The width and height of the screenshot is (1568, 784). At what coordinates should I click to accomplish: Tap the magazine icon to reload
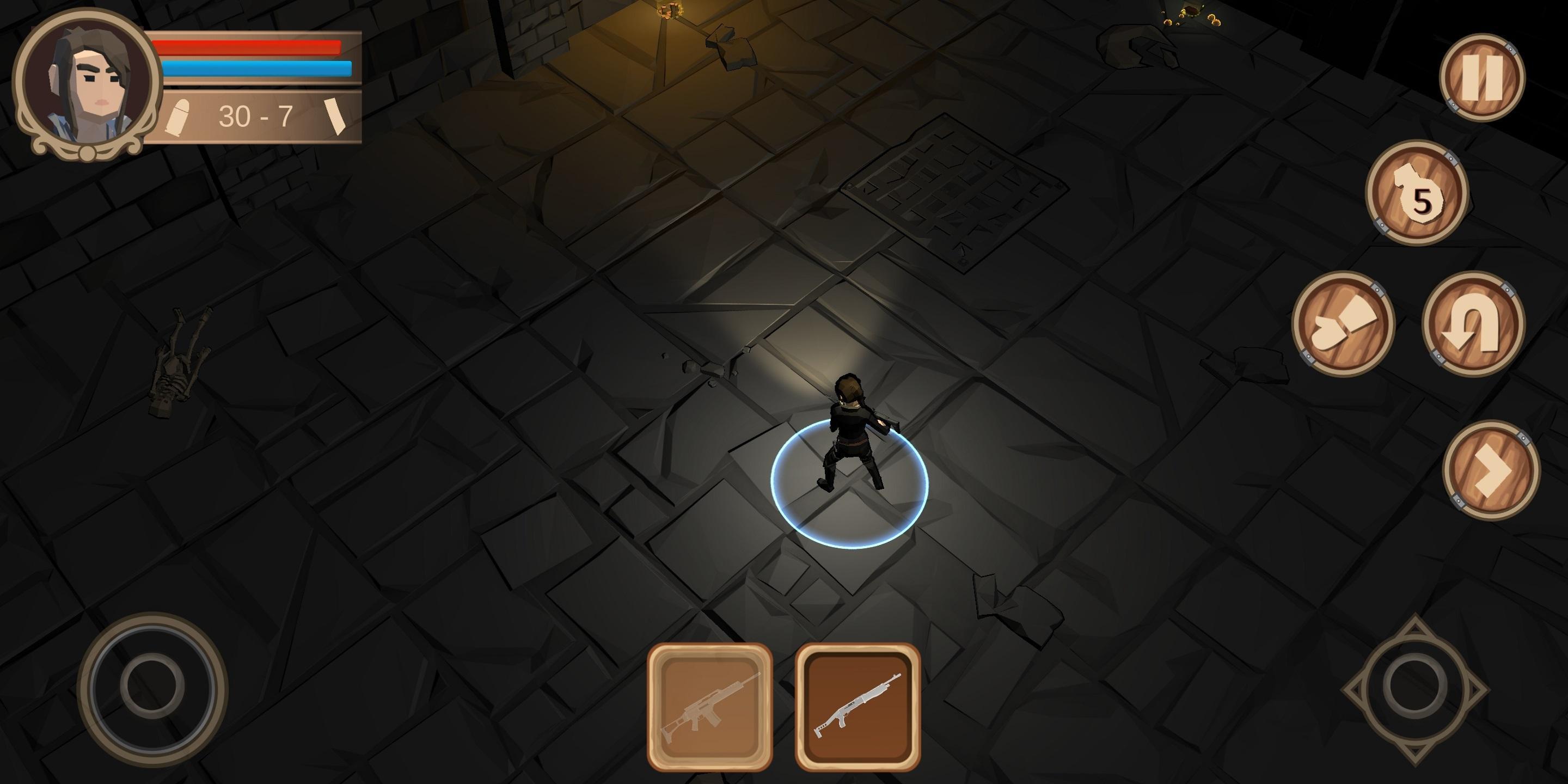[x=335, y=118]
